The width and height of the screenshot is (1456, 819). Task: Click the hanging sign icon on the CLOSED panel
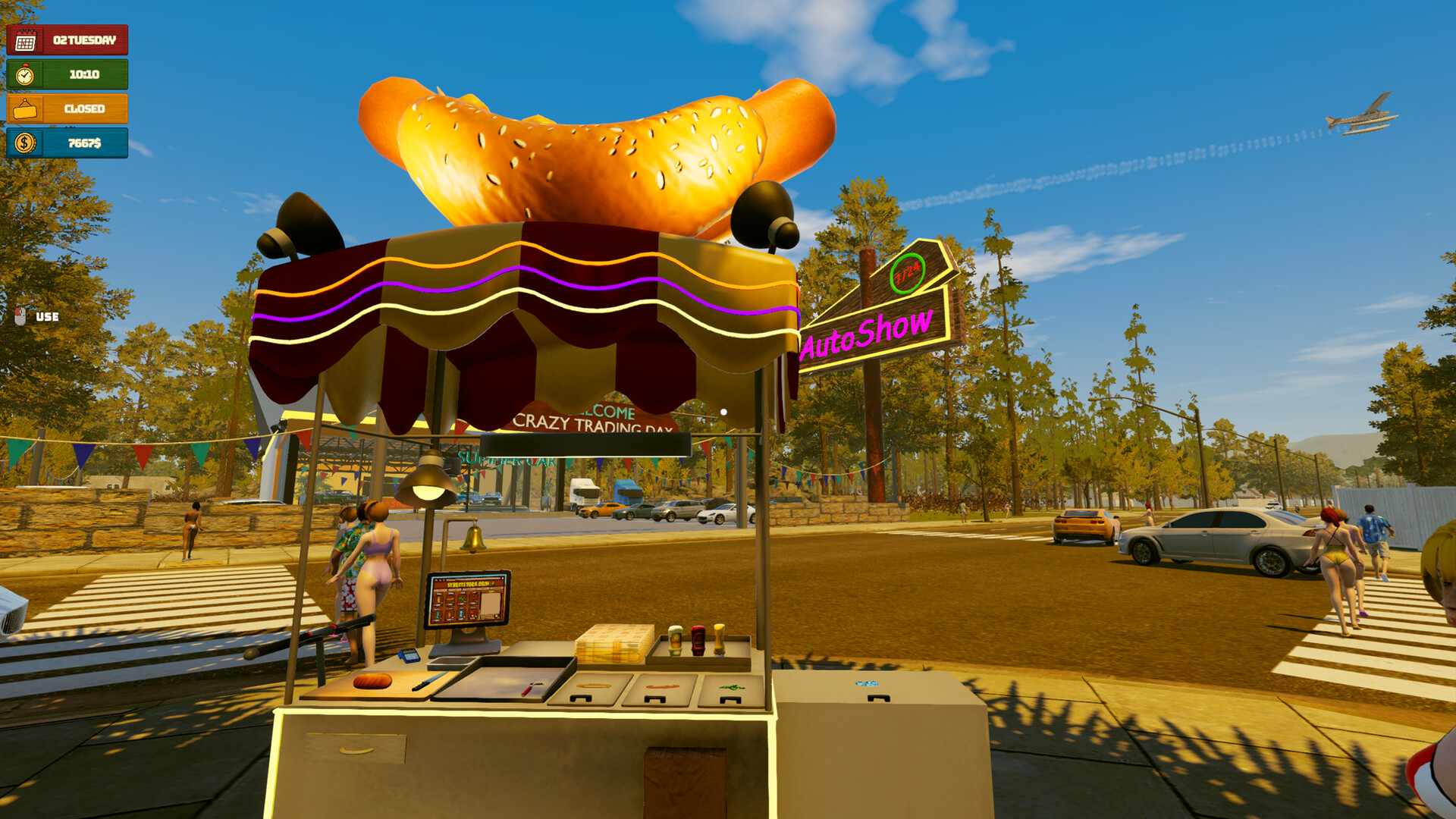coord(25,109)
